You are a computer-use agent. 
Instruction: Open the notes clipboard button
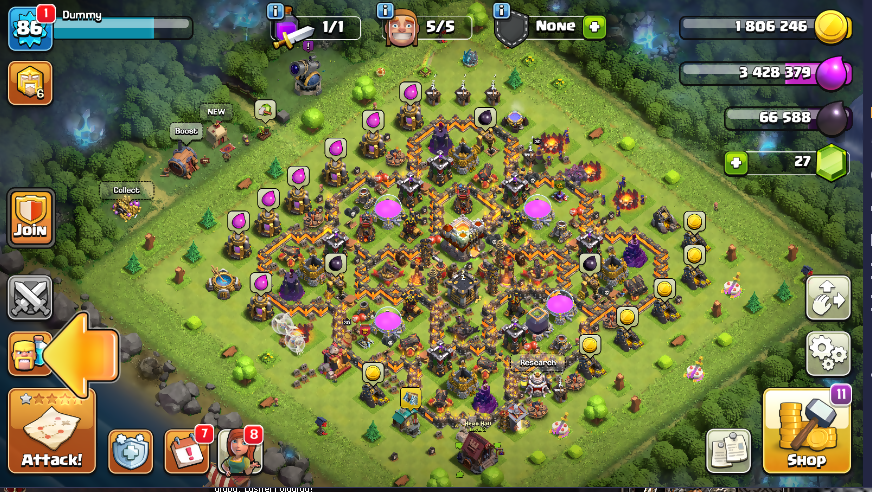pos(728,450)
